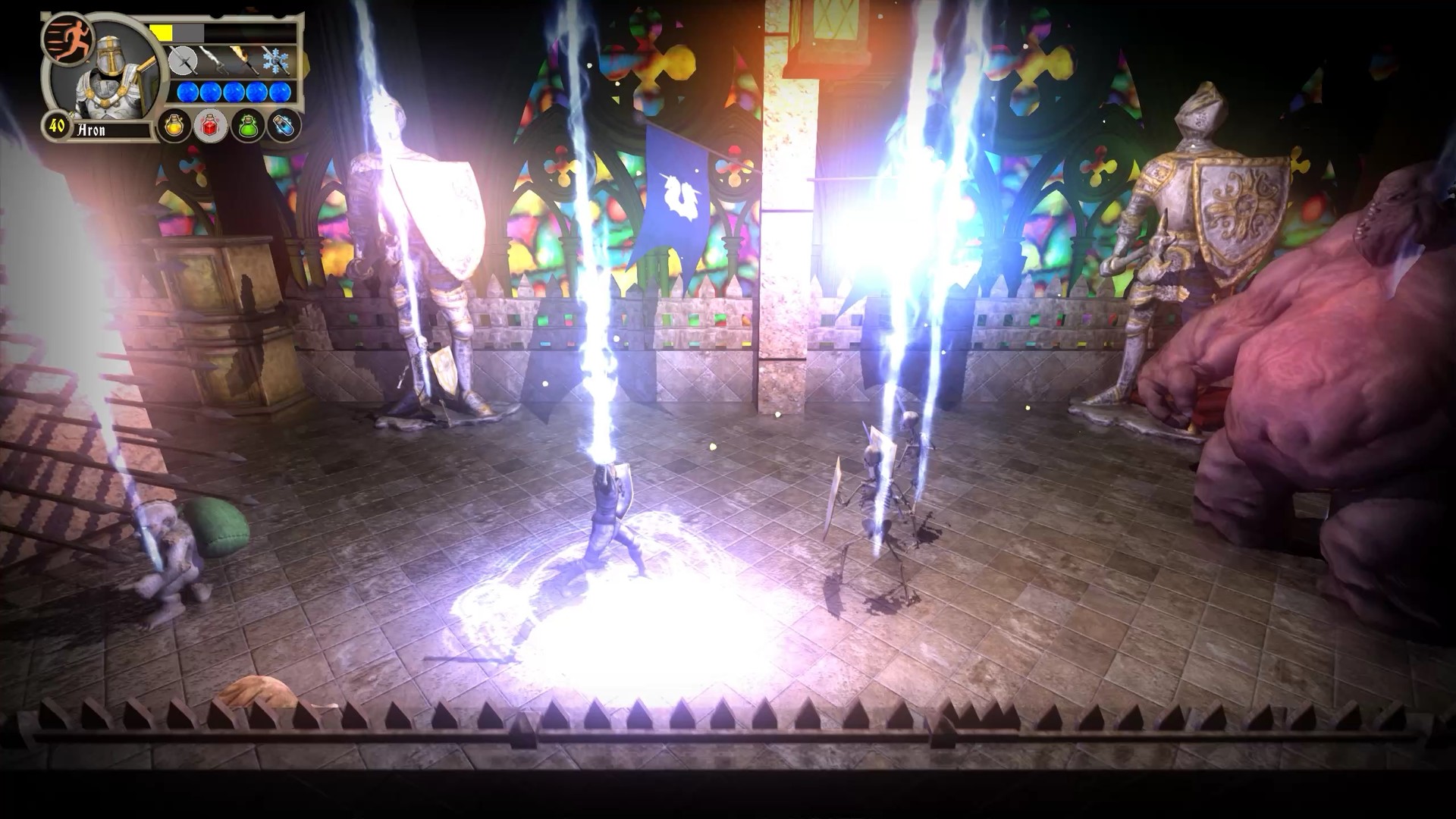The height and width of the screenshot is (819, 1456).
Task: Select the frost sword skill icon
Action: click(275, 61)
